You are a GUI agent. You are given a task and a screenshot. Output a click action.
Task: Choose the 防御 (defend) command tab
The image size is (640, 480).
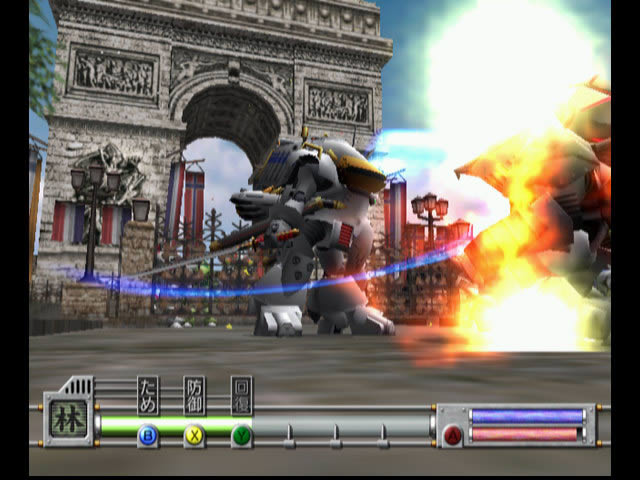click(x=195, y=396)
